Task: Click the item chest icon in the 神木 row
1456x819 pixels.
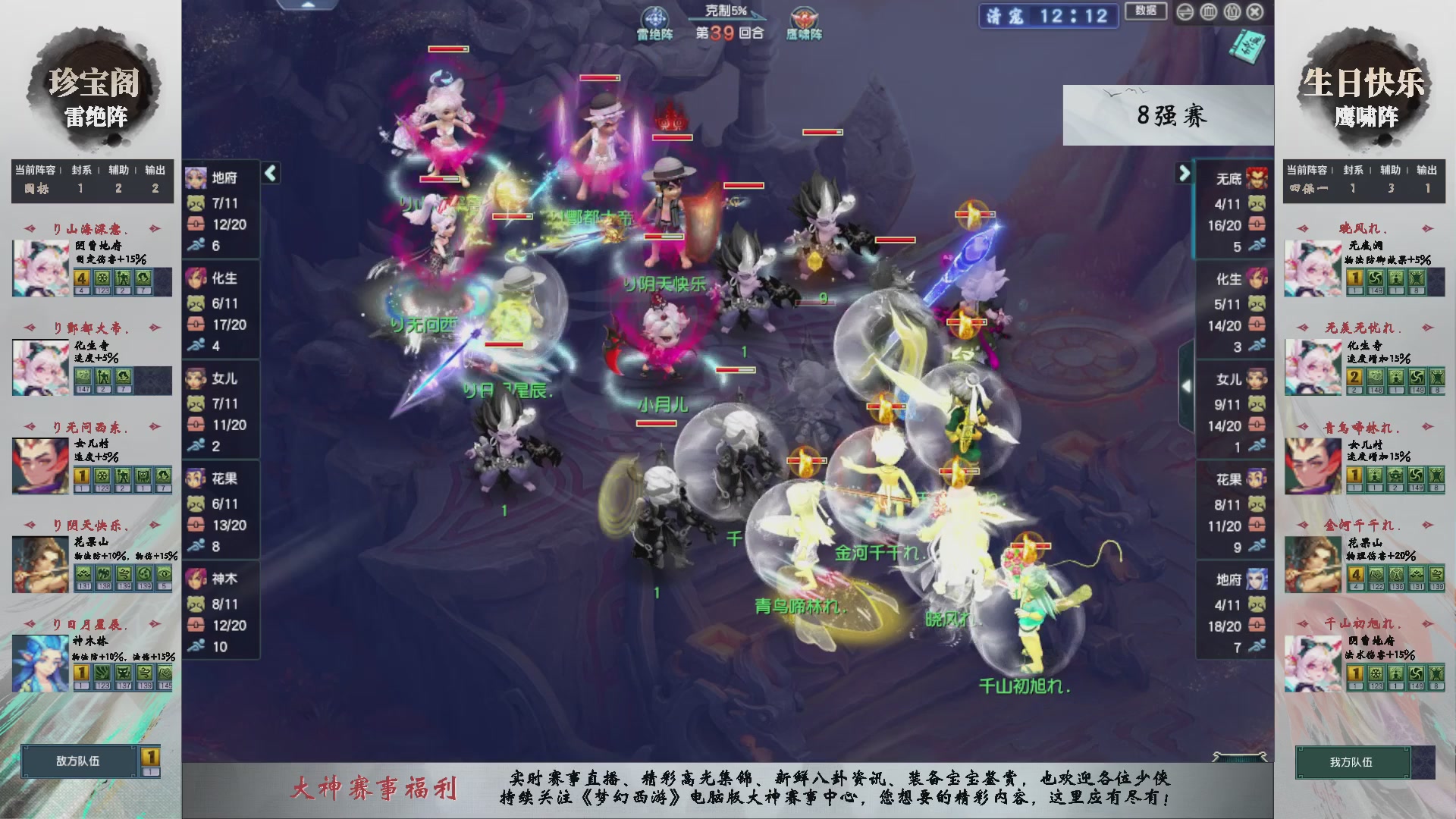Action: click(x=196, y=625)
